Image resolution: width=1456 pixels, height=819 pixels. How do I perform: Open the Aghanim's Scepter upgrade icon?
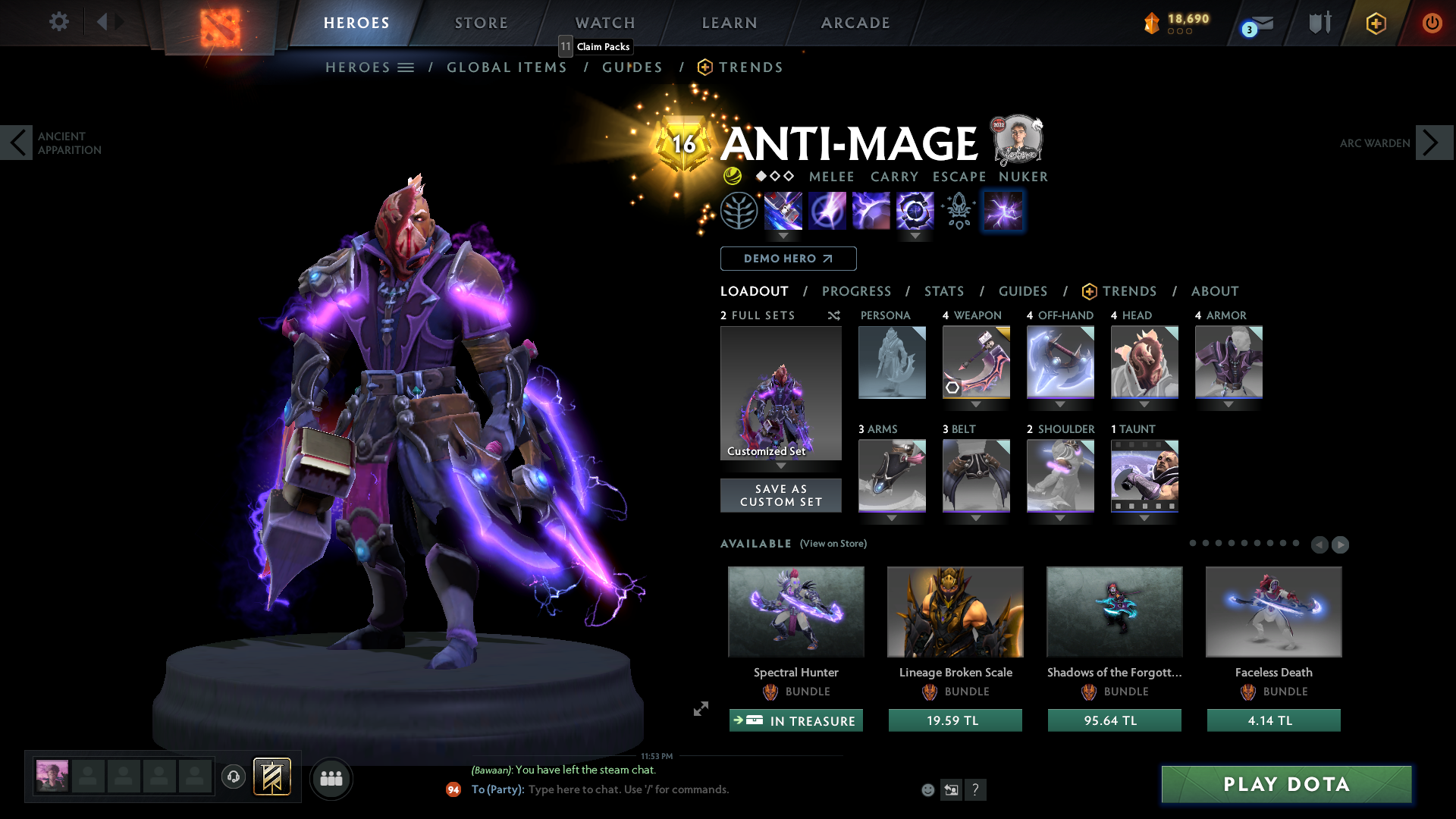[958, 211]
